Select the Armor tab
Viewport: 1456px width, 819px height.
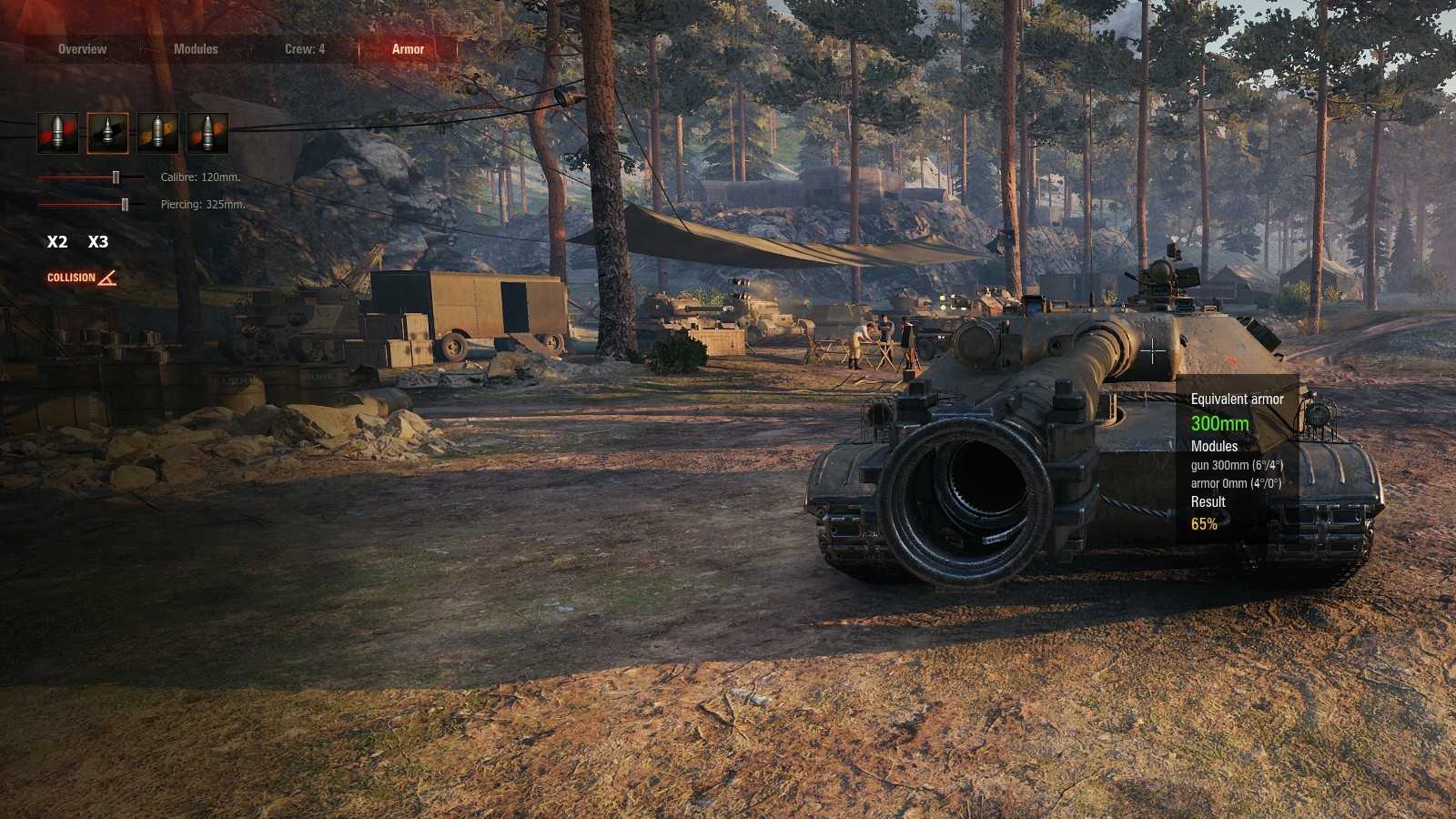[x=409, y=49]
